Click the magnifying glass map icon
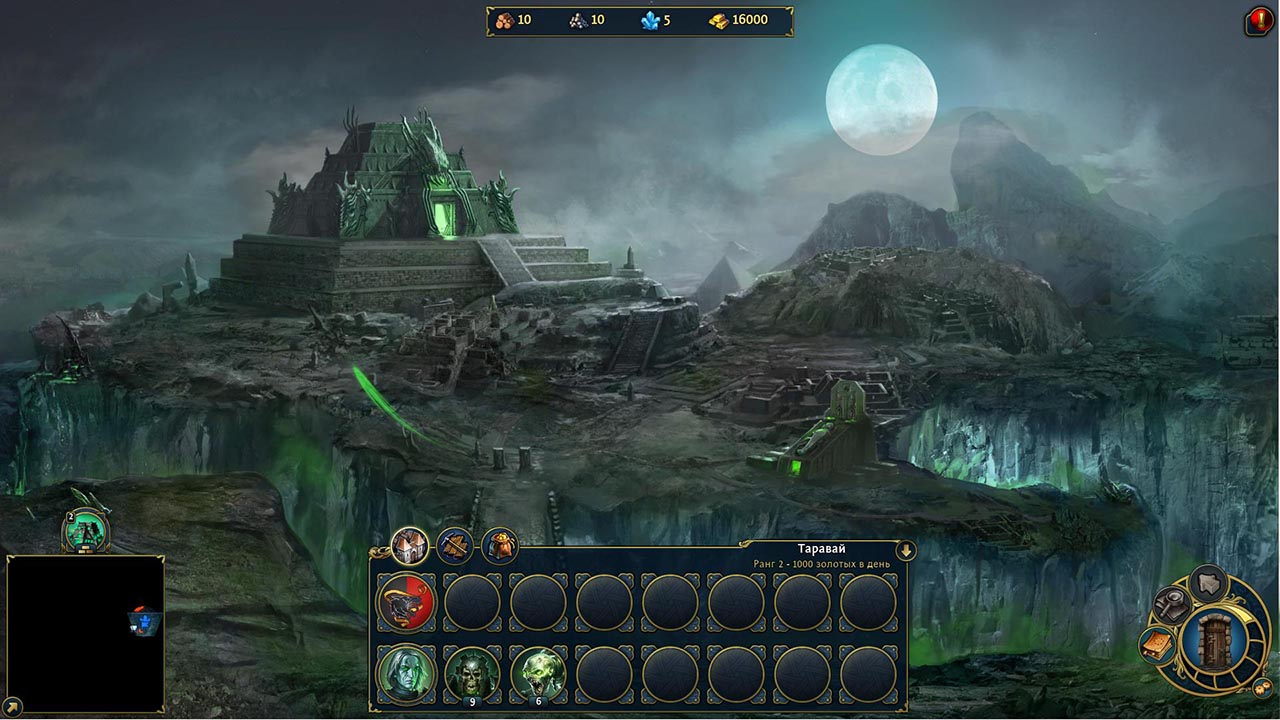Image resolution: width=1280 pixels, height=720 pixels. (x=1170, y=603)
